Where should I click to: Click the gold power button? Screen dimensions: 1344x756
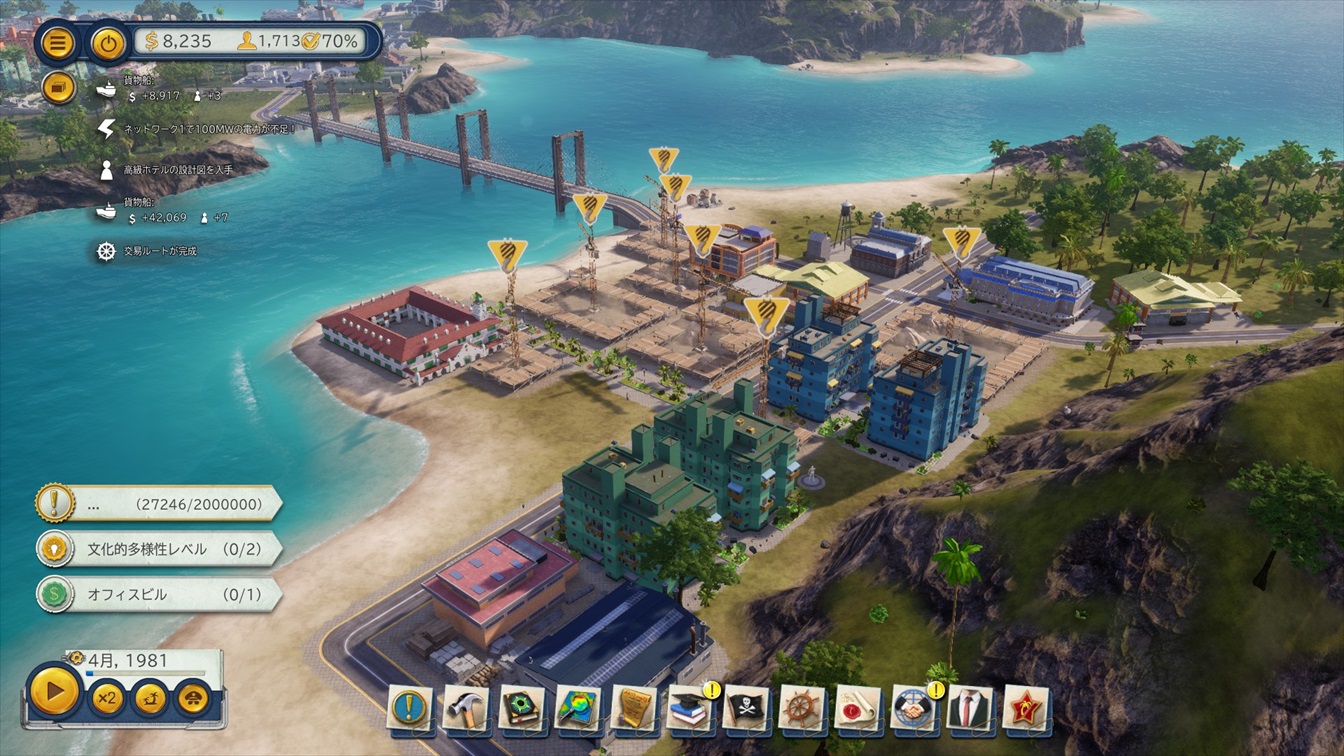(109, 43)
